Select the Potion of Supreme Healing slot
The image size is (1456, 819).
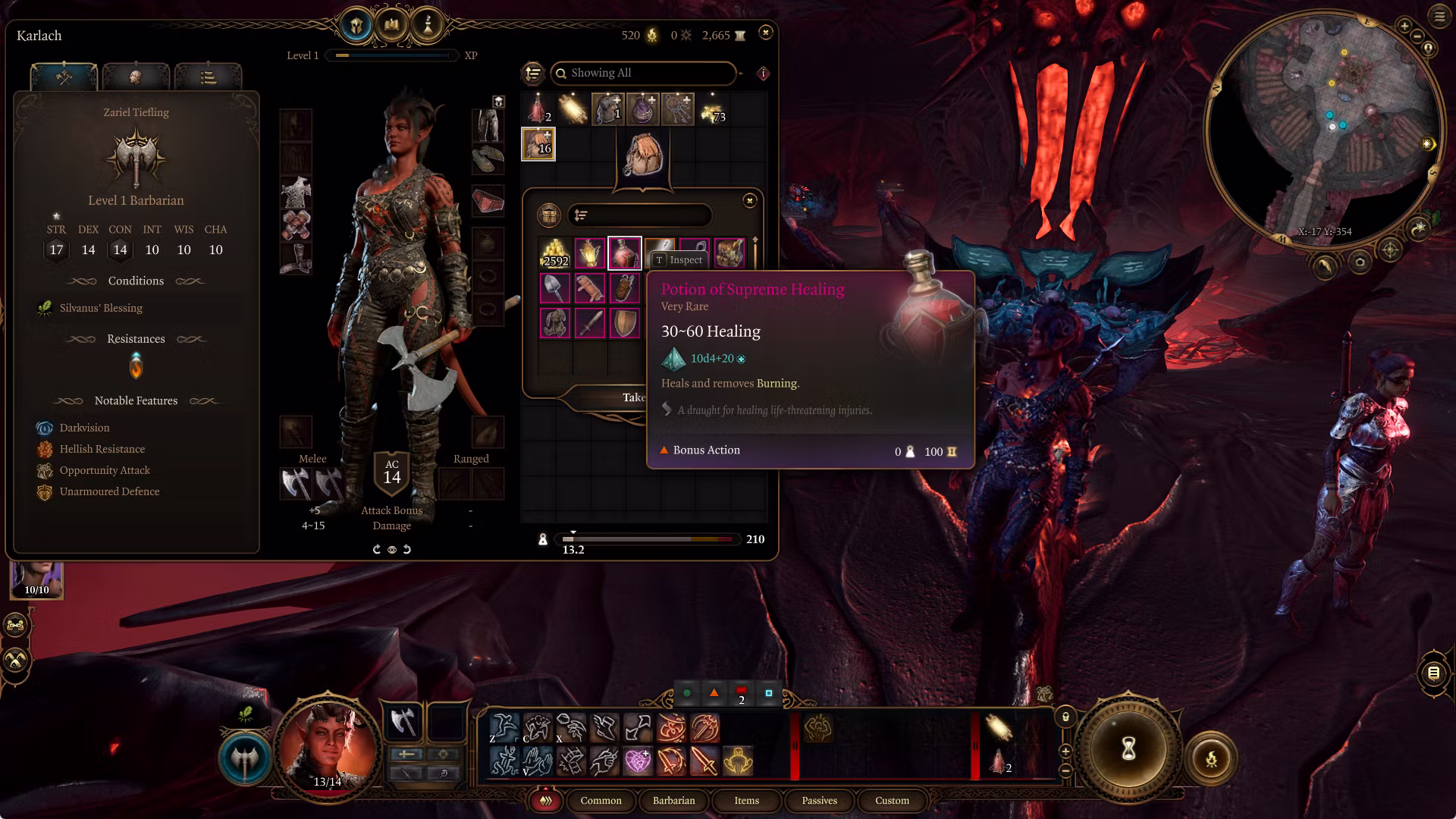point(624,253)
